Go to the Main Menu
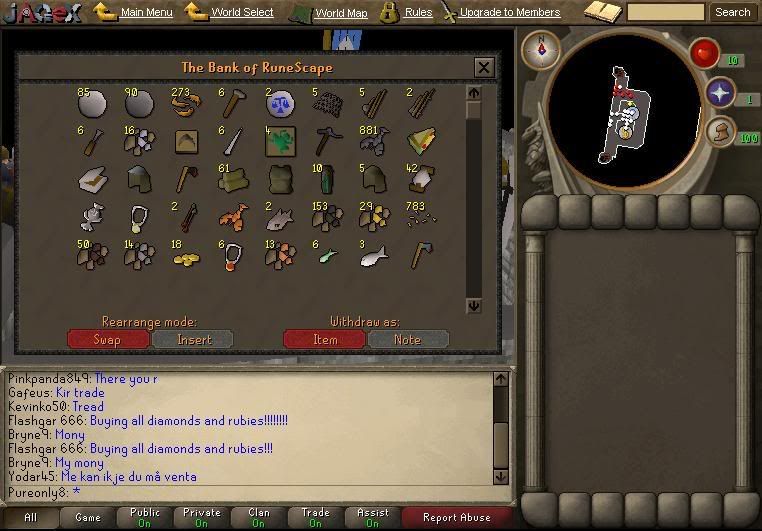This screenshot has height=531, width=762. click(x=146, y=13)
